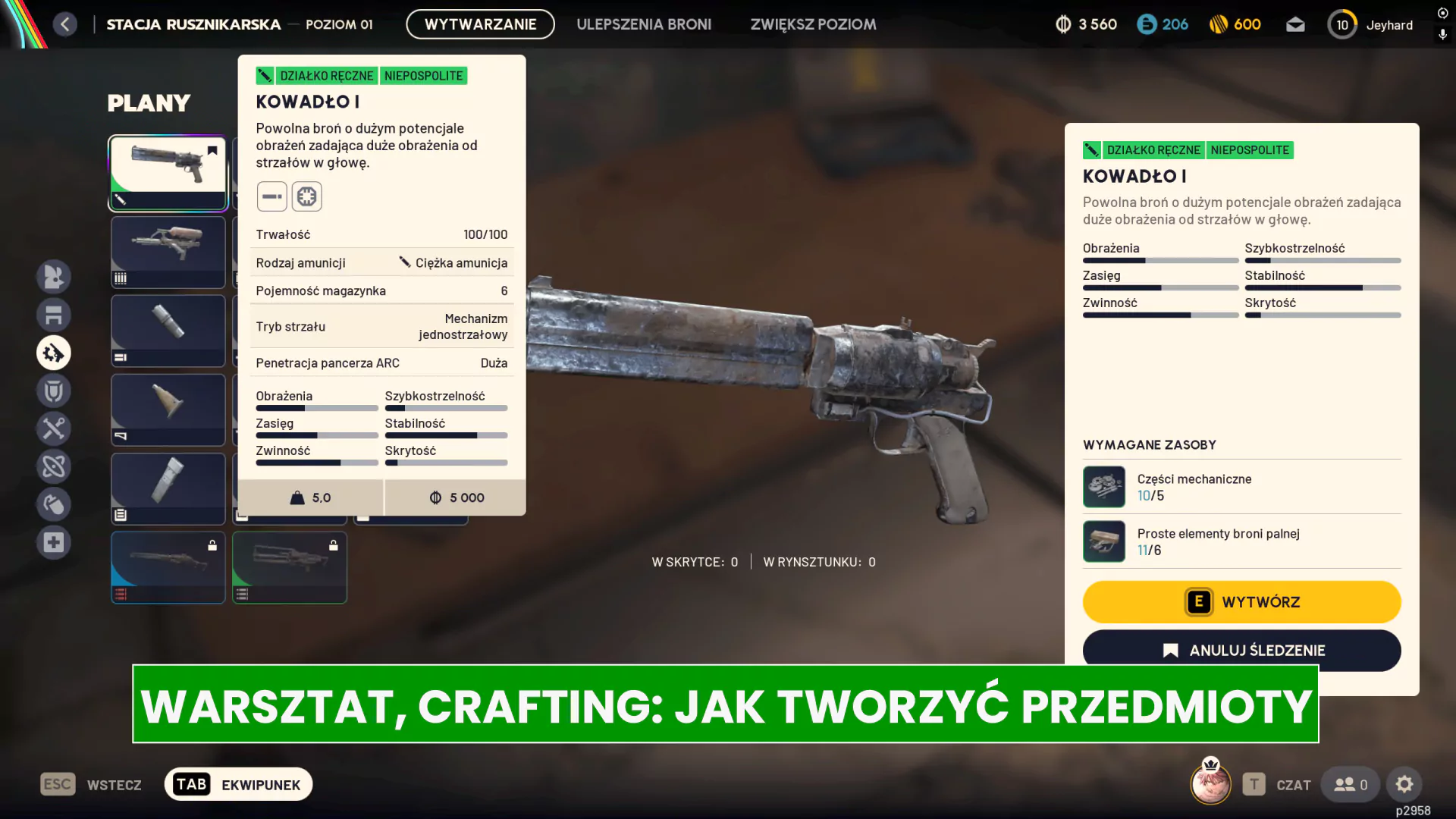
Task: Click the first attachment slot toggle under weapon description
Action: [271, 196]
